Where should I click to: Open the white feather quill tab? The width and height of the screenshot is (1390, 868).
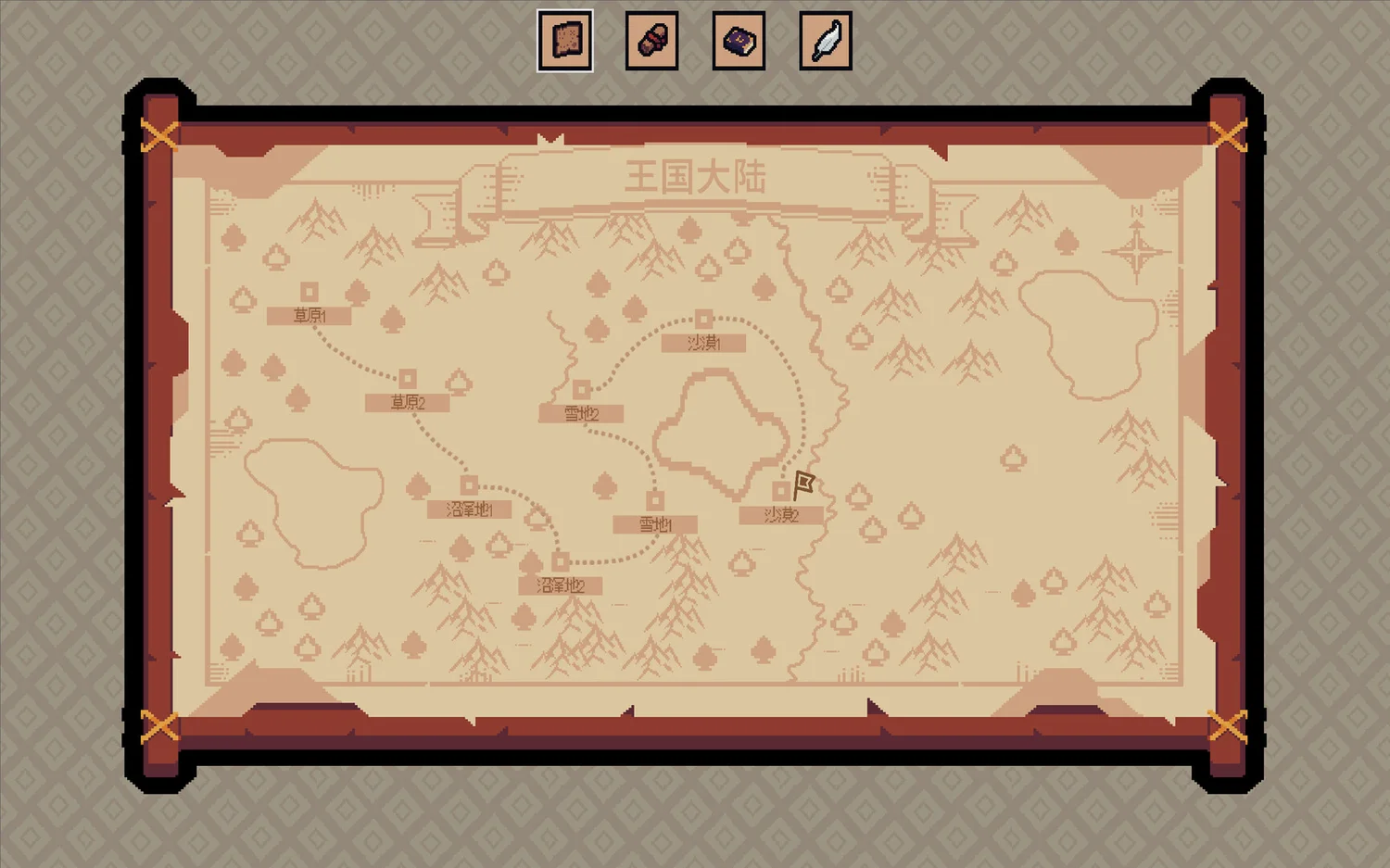coord(826,41)
